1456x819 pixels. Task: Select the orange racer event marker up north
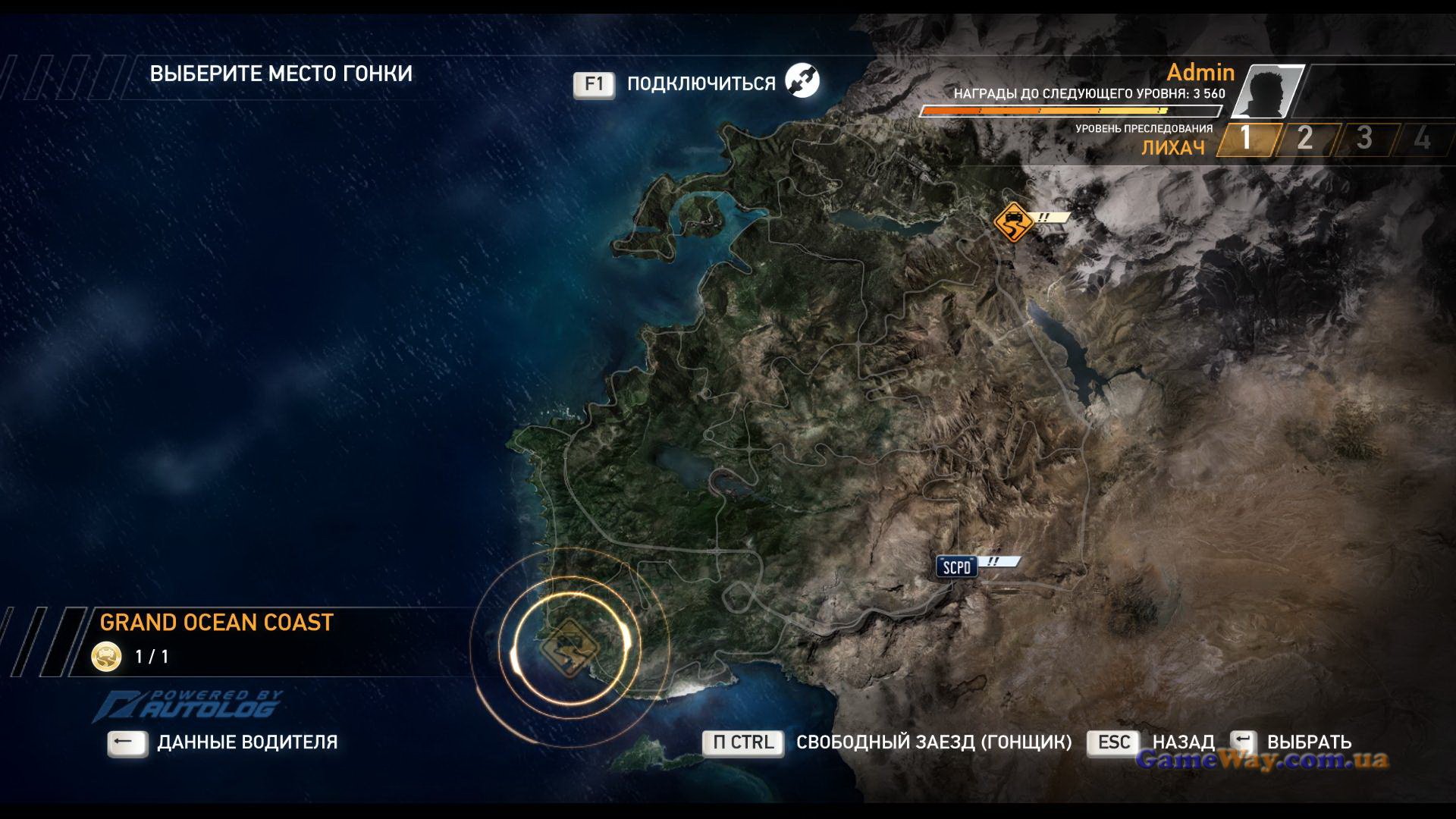[1014, 222]
